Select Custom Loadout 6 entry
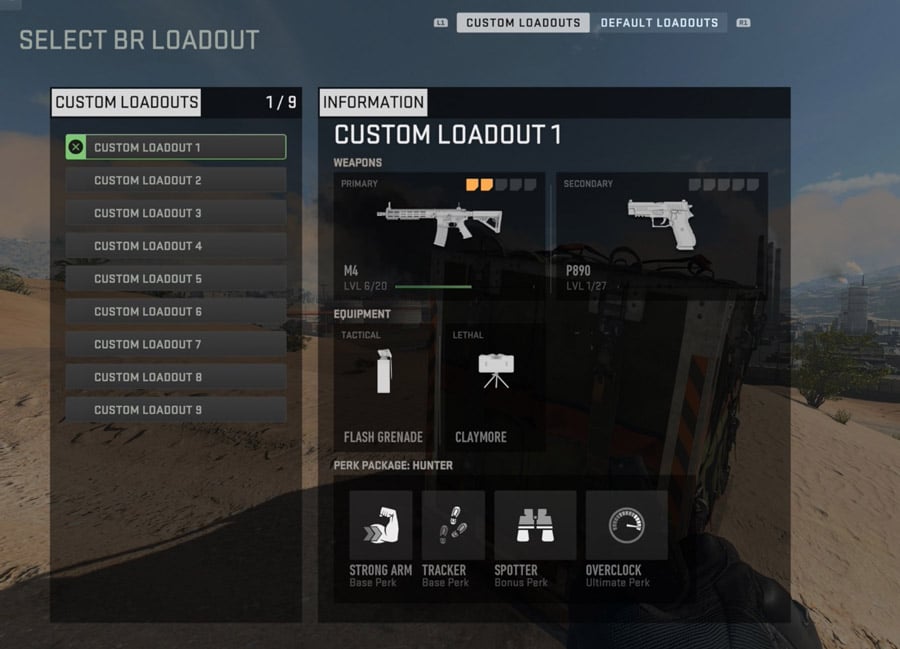The image size is (900, 649). (x=176, y=312)
